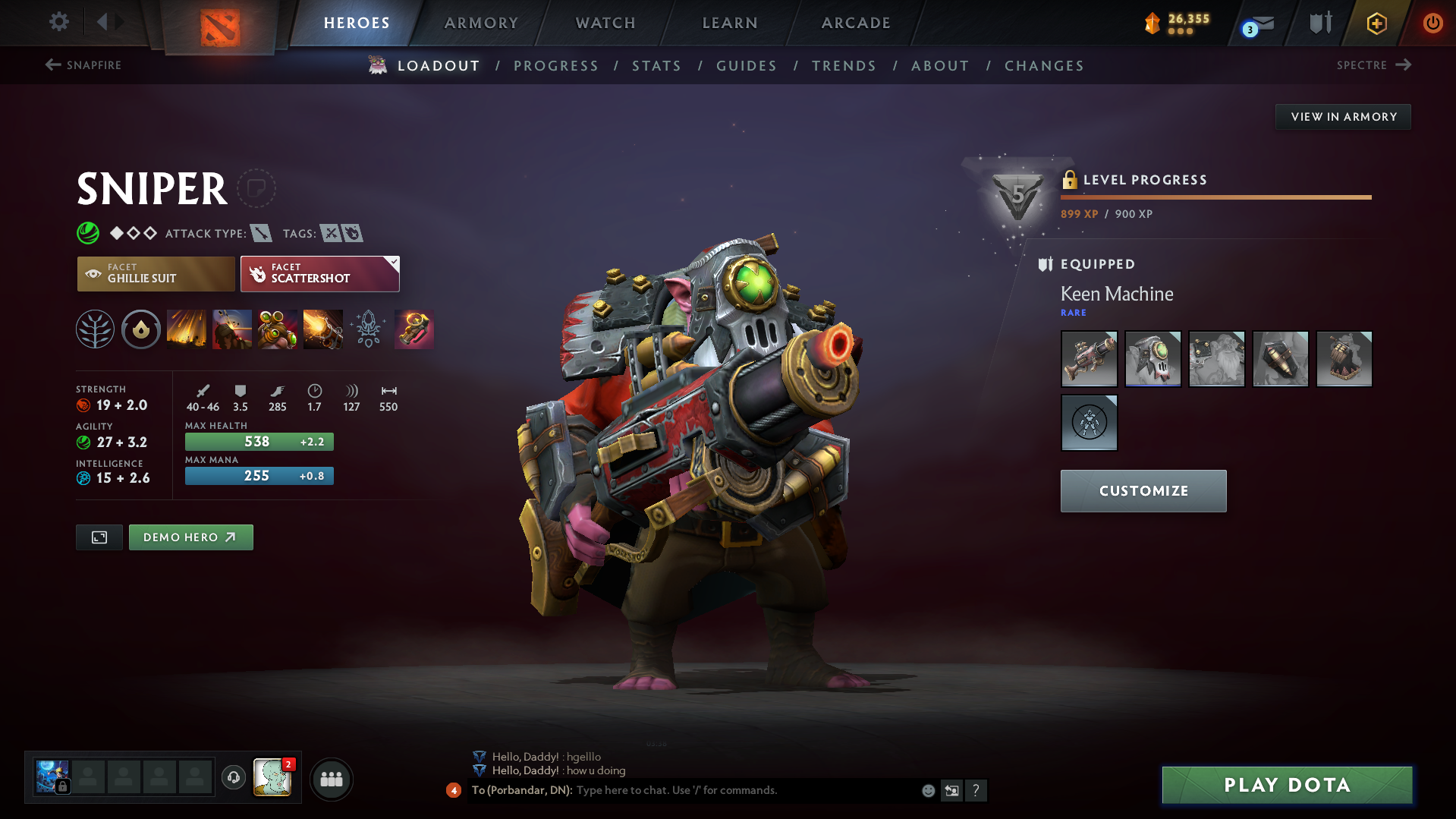Switch Sniper facet to Ghillie Suit
The image size is (1456, 819).
156,273
